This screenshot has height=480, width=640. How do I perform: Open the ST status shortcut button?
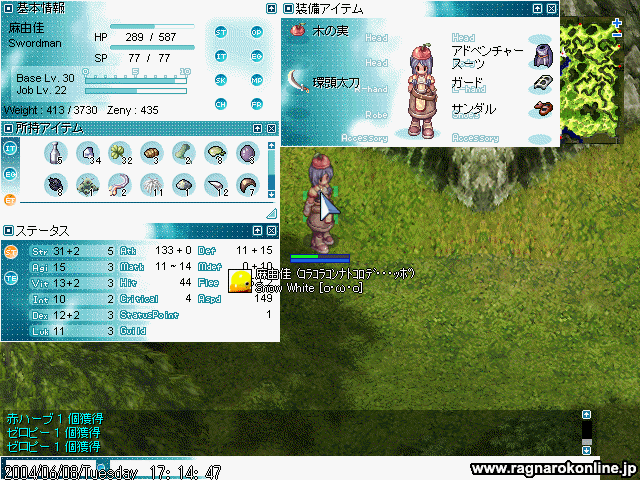tap(221, 31)
